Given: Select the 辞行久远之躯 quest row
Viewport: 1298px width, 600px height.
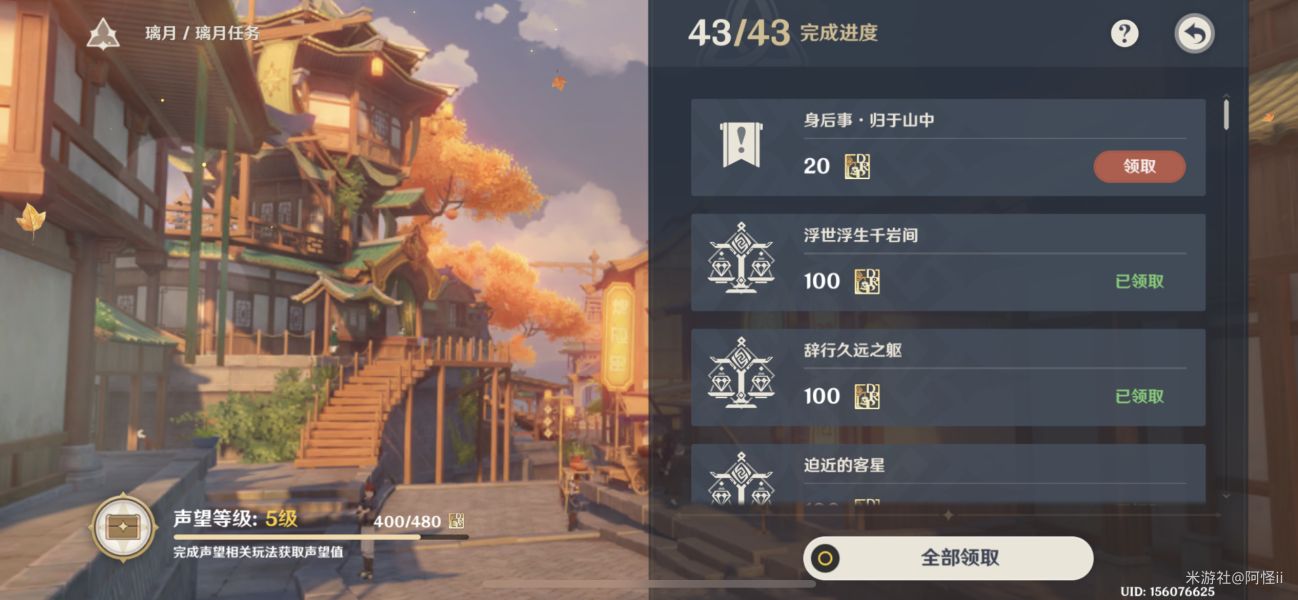Looking at the screenshot, I should [x=947, y=377].
